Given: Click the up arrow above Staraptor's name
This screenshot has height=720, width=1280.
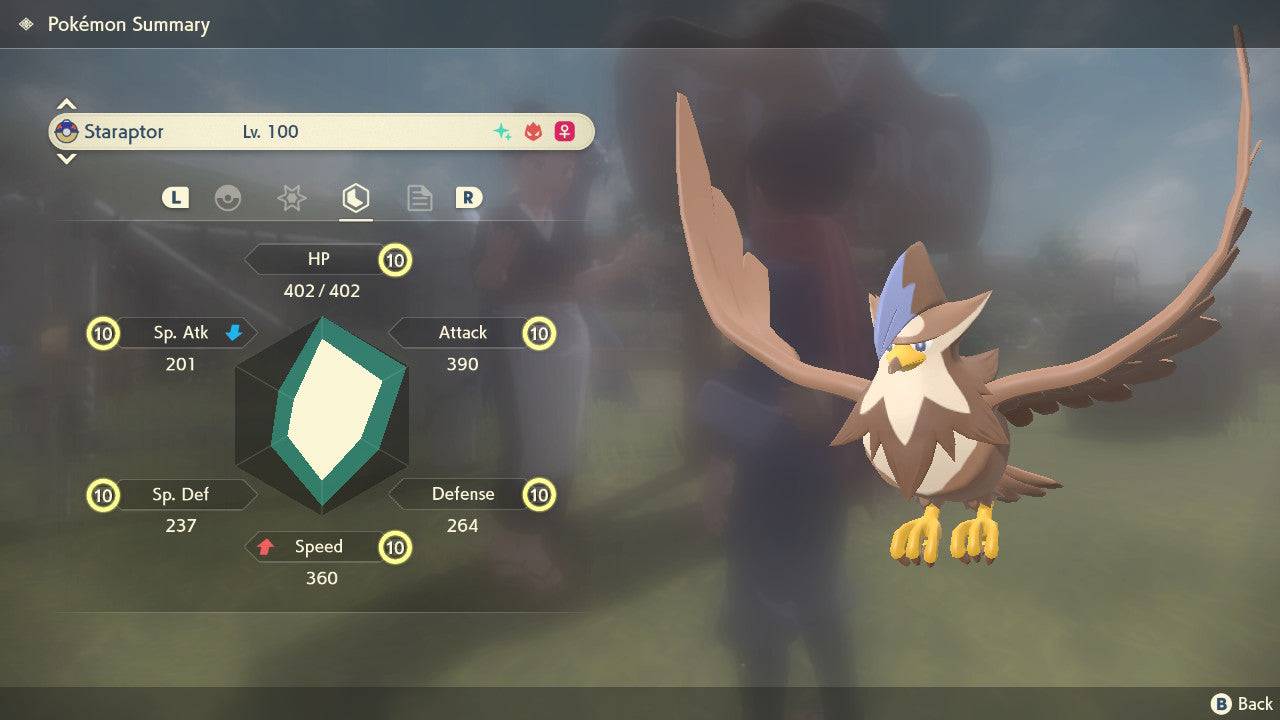Looking at the screenshot, I should (x=66, y=104).
